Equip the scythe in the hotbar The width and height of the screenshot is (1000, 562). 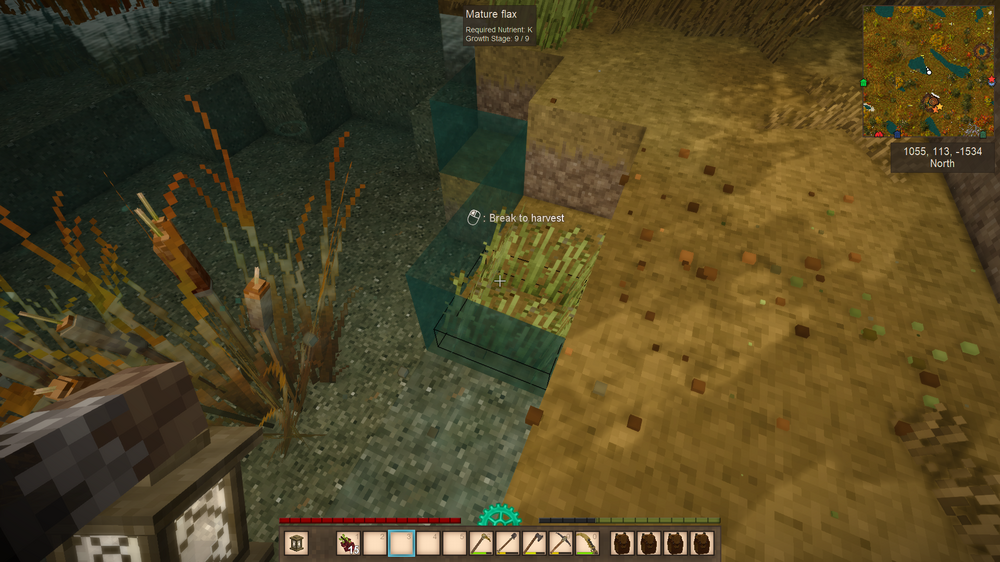click(481, 543)
